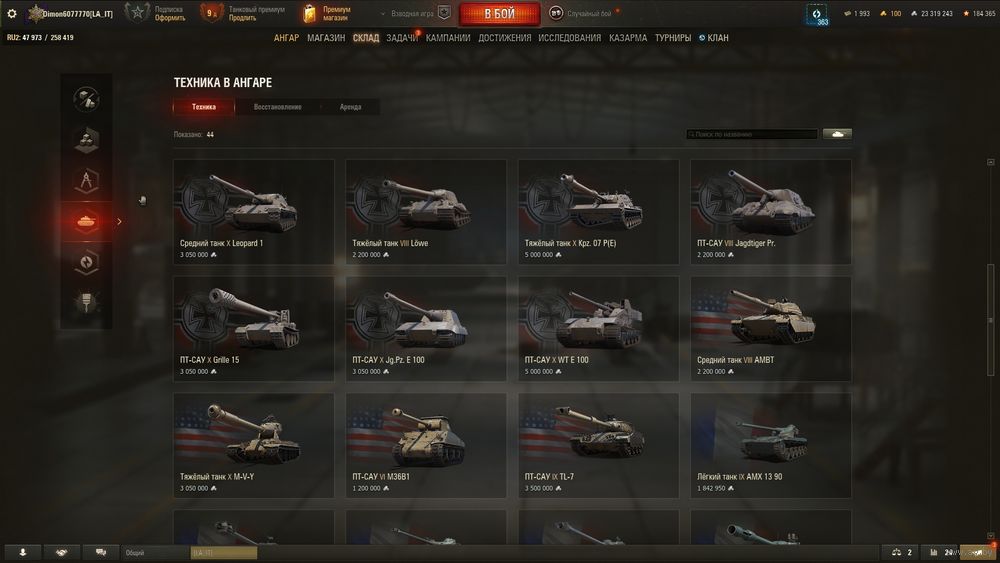Viewport: 1000px width, 563px height.
Task: Open the КАМПАНИИ menu
Action: 448,38
